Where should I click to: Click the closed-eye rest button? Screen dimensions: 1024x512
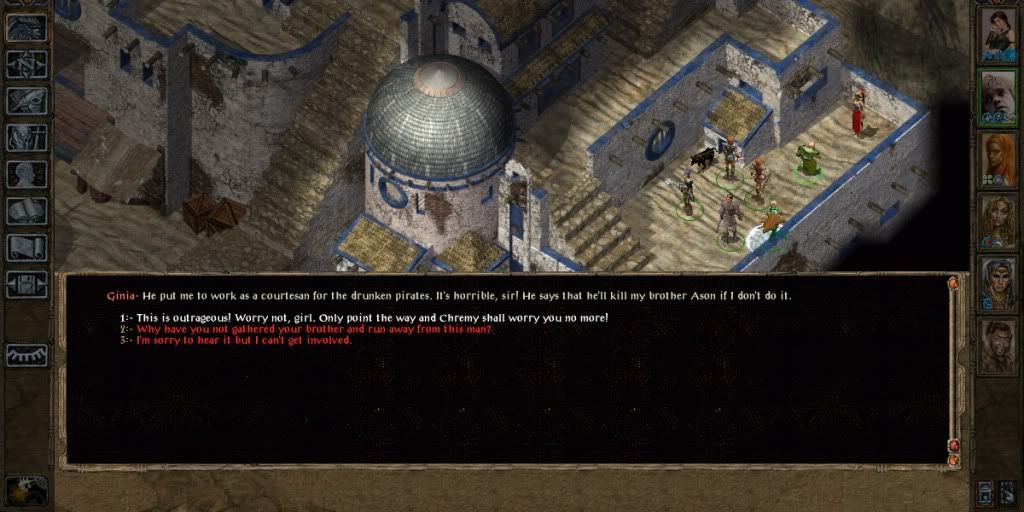coord(27,355)
